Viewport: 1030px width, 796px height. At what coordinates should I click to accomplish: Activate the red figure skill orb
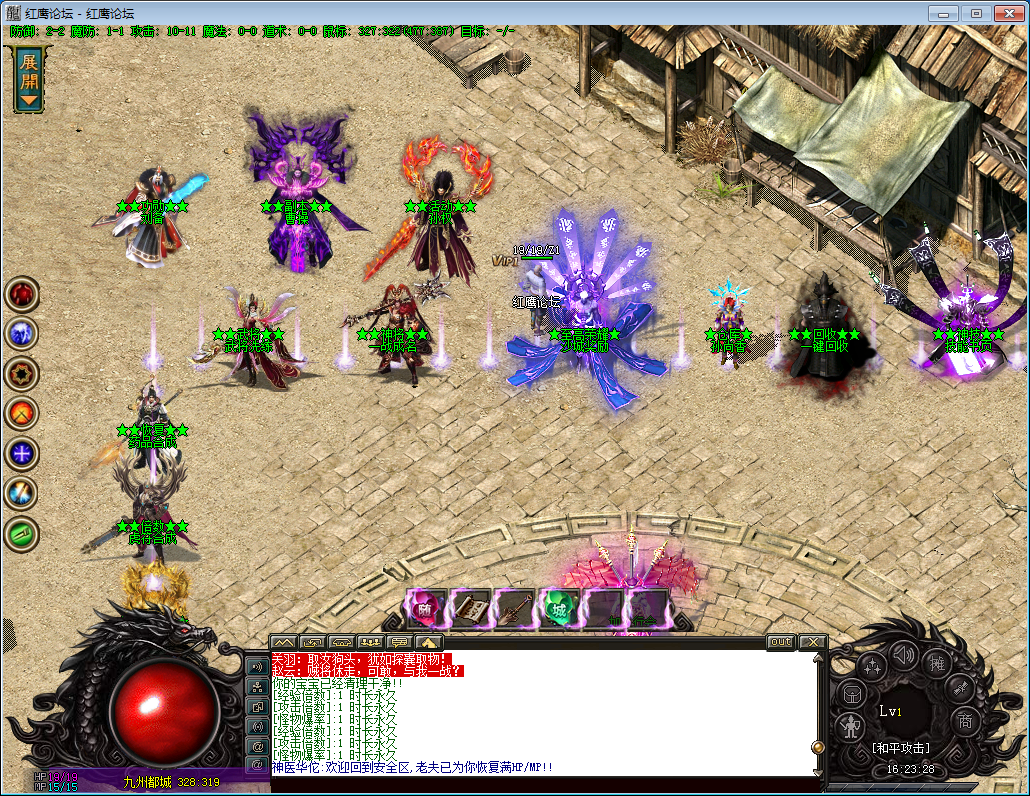click(x=21, y=295)
